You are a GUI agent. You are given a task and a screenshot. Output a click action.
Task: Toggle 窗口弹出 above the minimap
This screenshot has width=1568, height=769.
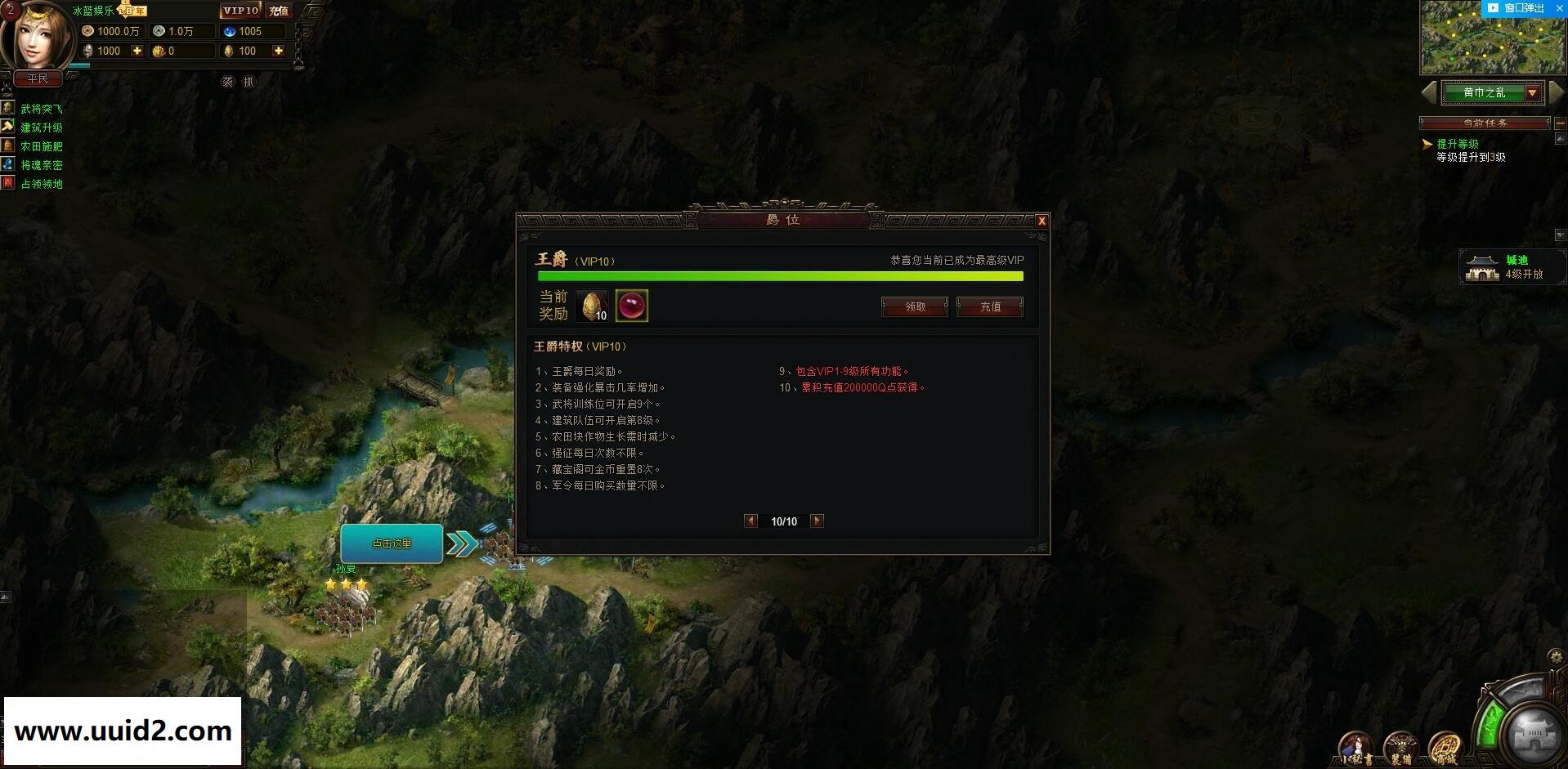coord(1525,8)
